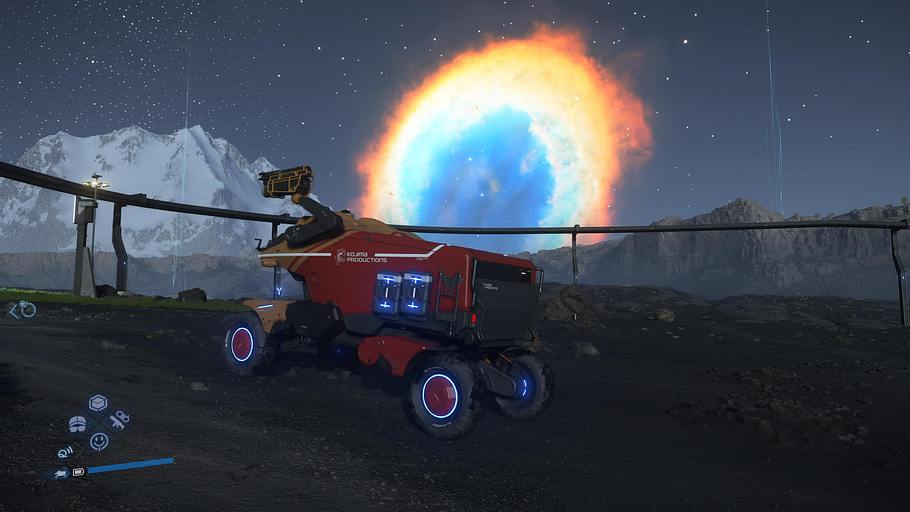Open the boots equipment icon
The image size is (910, 512).
pyautogui.click(x=76, y=424)
